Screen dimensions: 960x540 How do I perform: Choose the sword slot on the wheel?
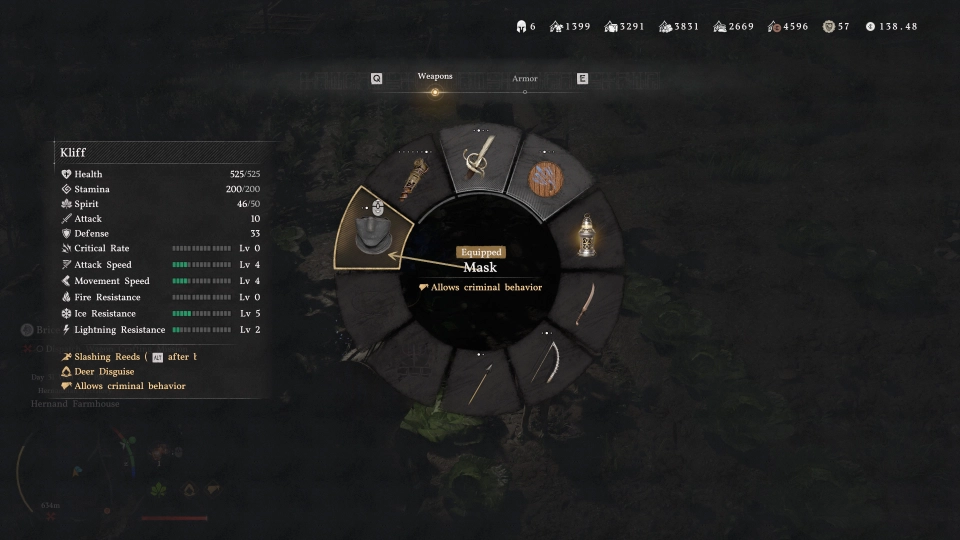click(477, 160)
